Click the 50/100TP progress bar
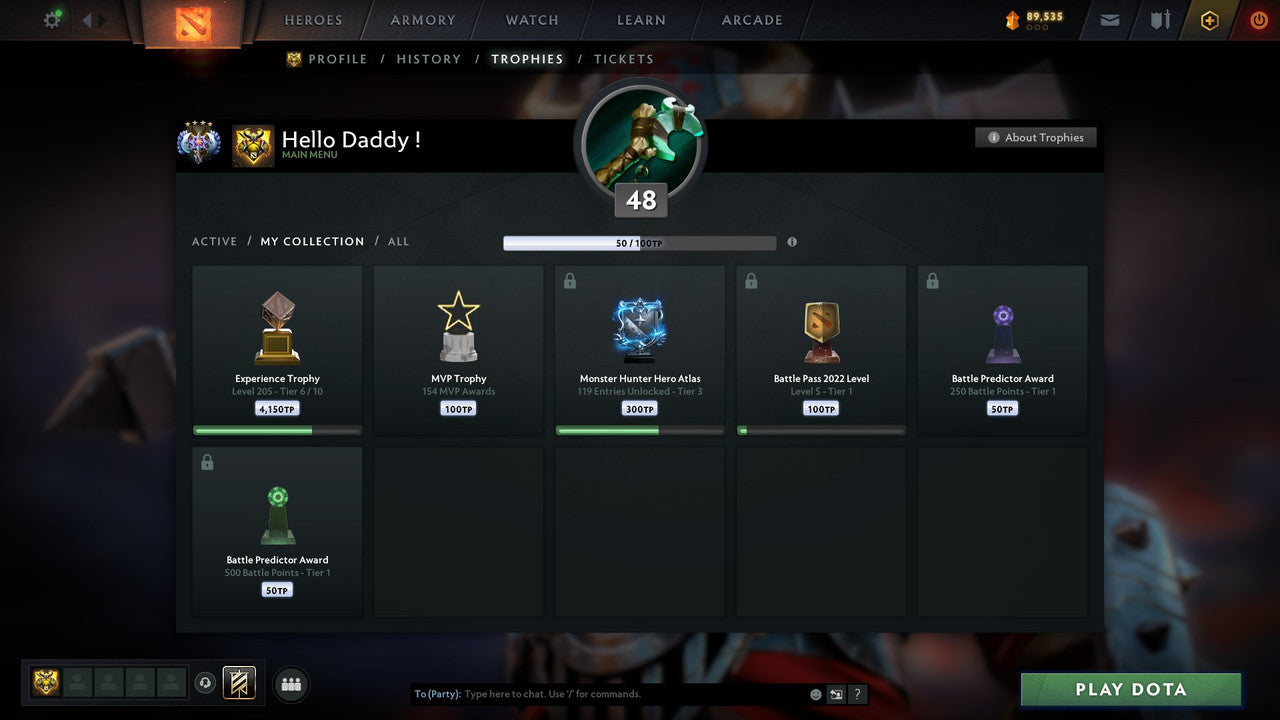This screenshot has width=1280, height=720. pos(640,242)
